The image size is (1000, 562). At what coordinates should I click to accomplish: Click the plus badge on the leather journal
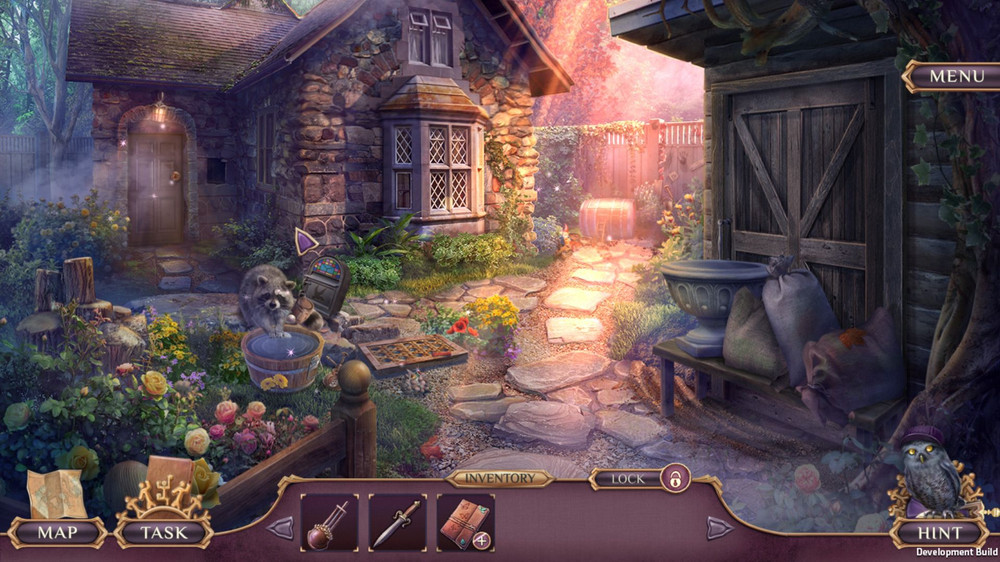[479, 540]
